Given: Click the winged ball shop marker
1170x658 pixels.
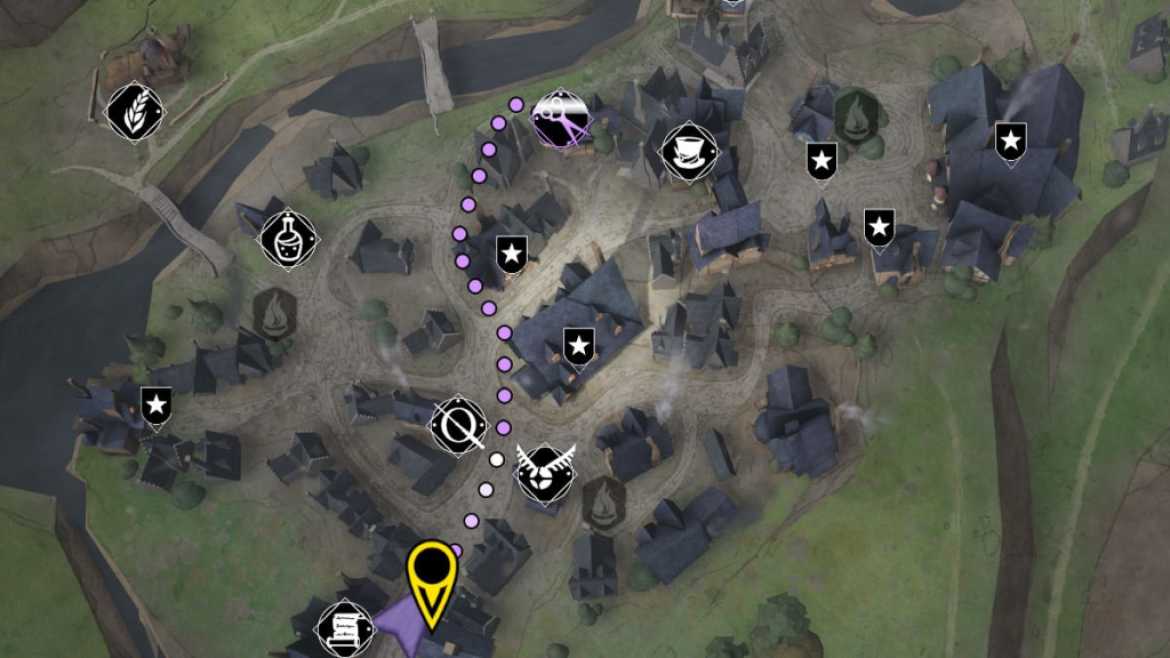Looking at the screenshot, I should [546, 473].
